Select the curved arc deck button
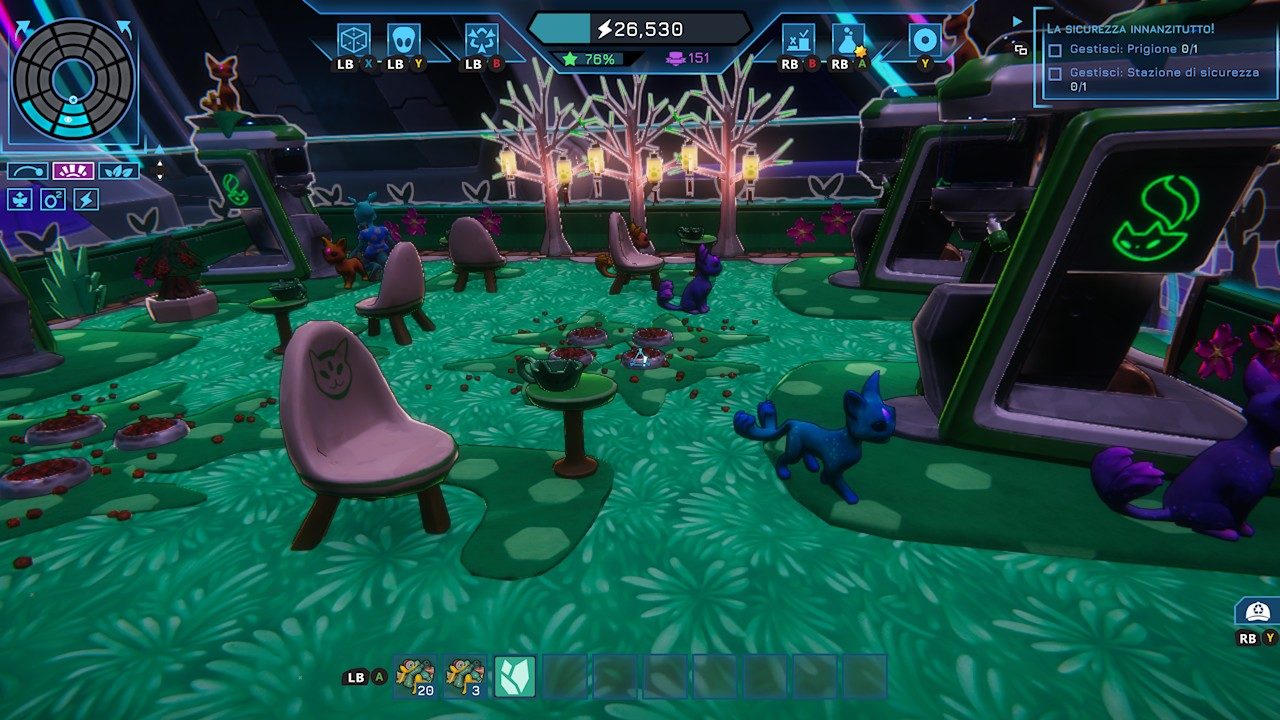Viewport: 1280px width, 720px height. [27, 171]
